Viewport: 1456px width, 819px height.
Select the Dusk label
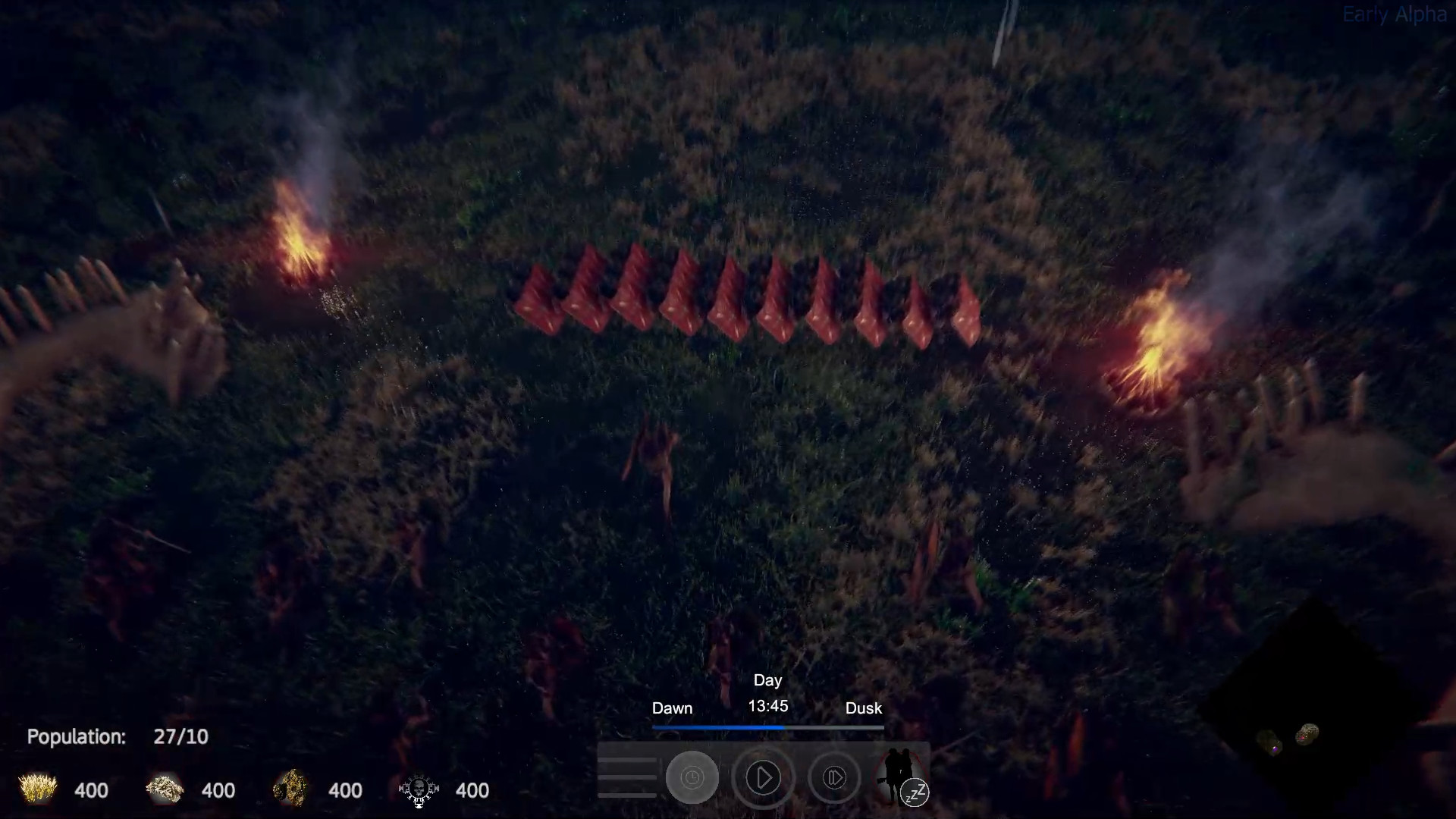pyautogui.click(x=864, y=708)
